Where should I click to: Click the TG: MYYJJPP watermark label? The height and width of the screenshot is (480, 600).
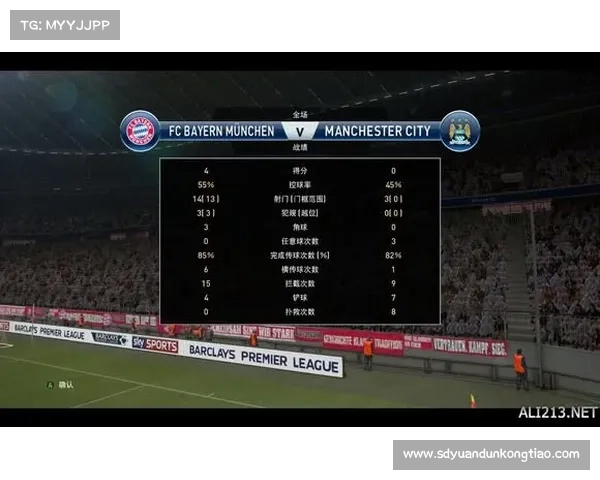[64, 24]
